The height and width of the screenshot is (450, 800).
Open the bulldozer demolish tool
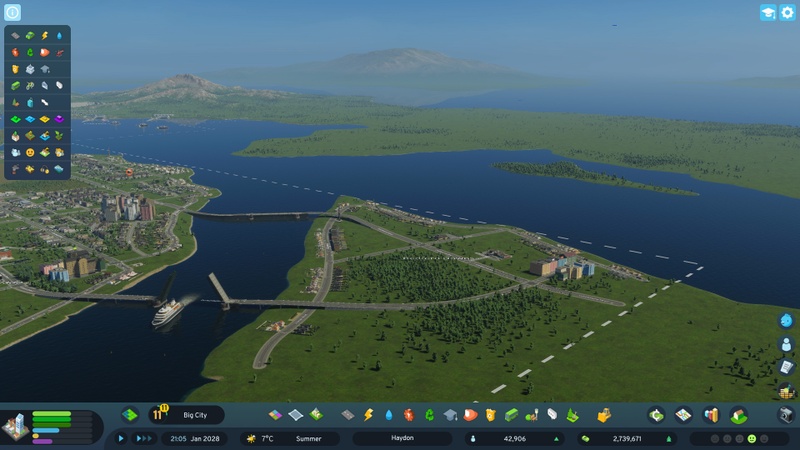click(604, 414)
